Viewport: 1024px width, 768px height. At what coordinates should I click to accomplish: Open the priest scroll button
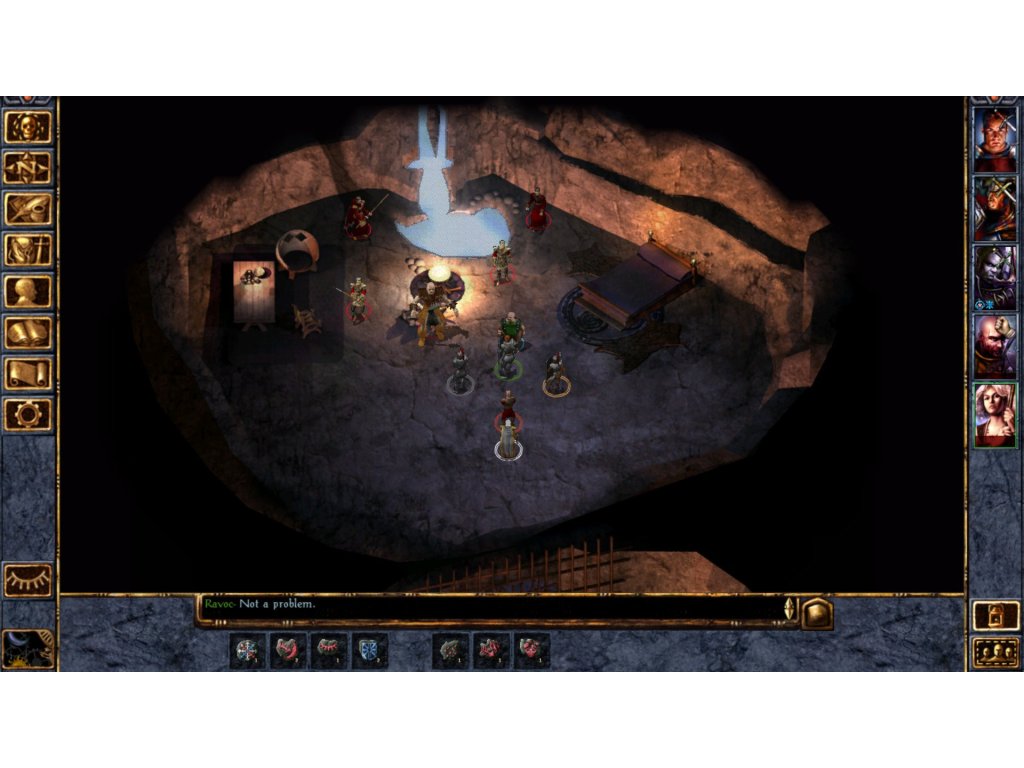click(x=28, y=373)
